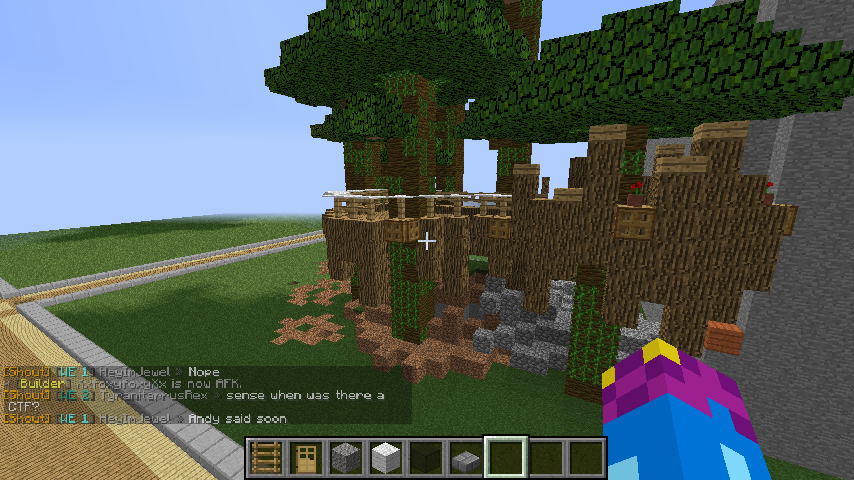Pick the grey stone block slot

pos(345,458)
